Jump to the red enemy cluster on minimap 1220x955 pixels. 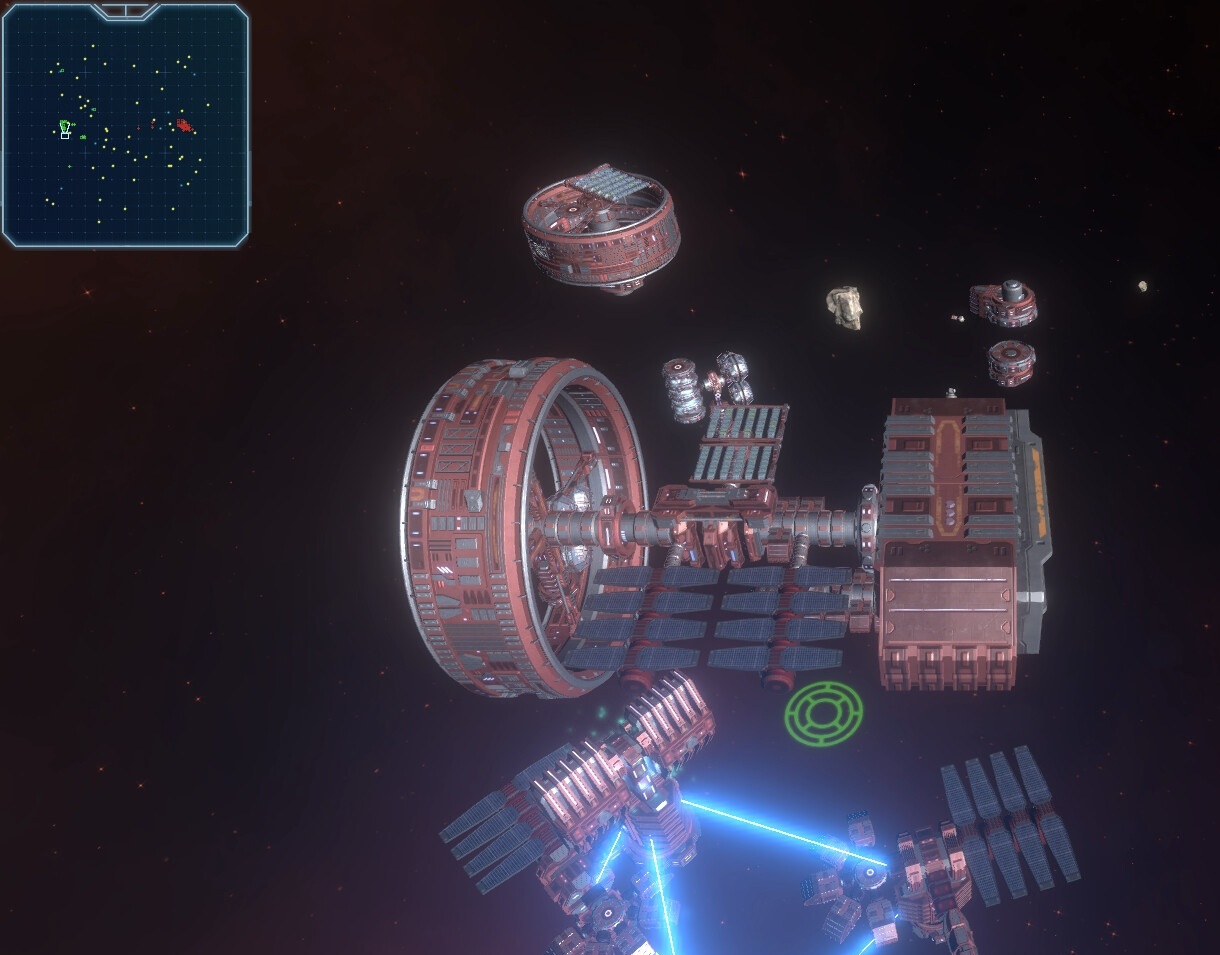pyautogui.click(x=183, y=125)
